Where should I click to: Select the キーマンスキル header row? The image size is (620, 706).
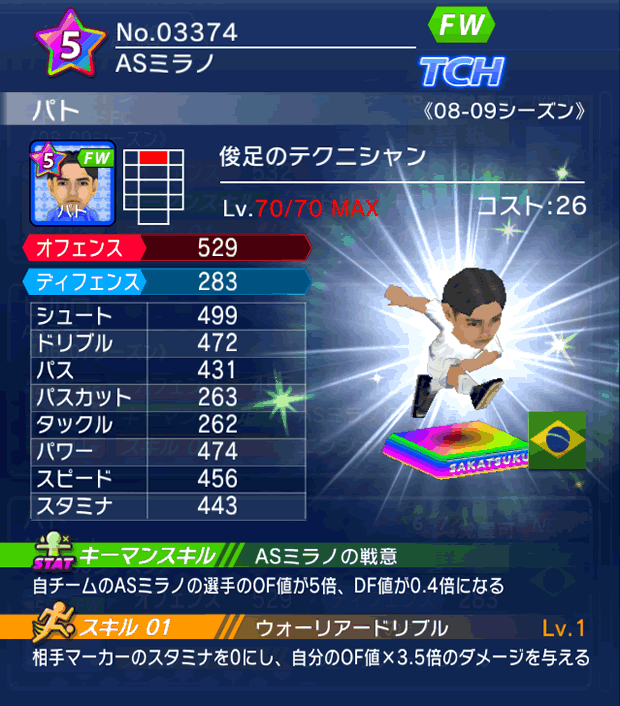point(310,556)
